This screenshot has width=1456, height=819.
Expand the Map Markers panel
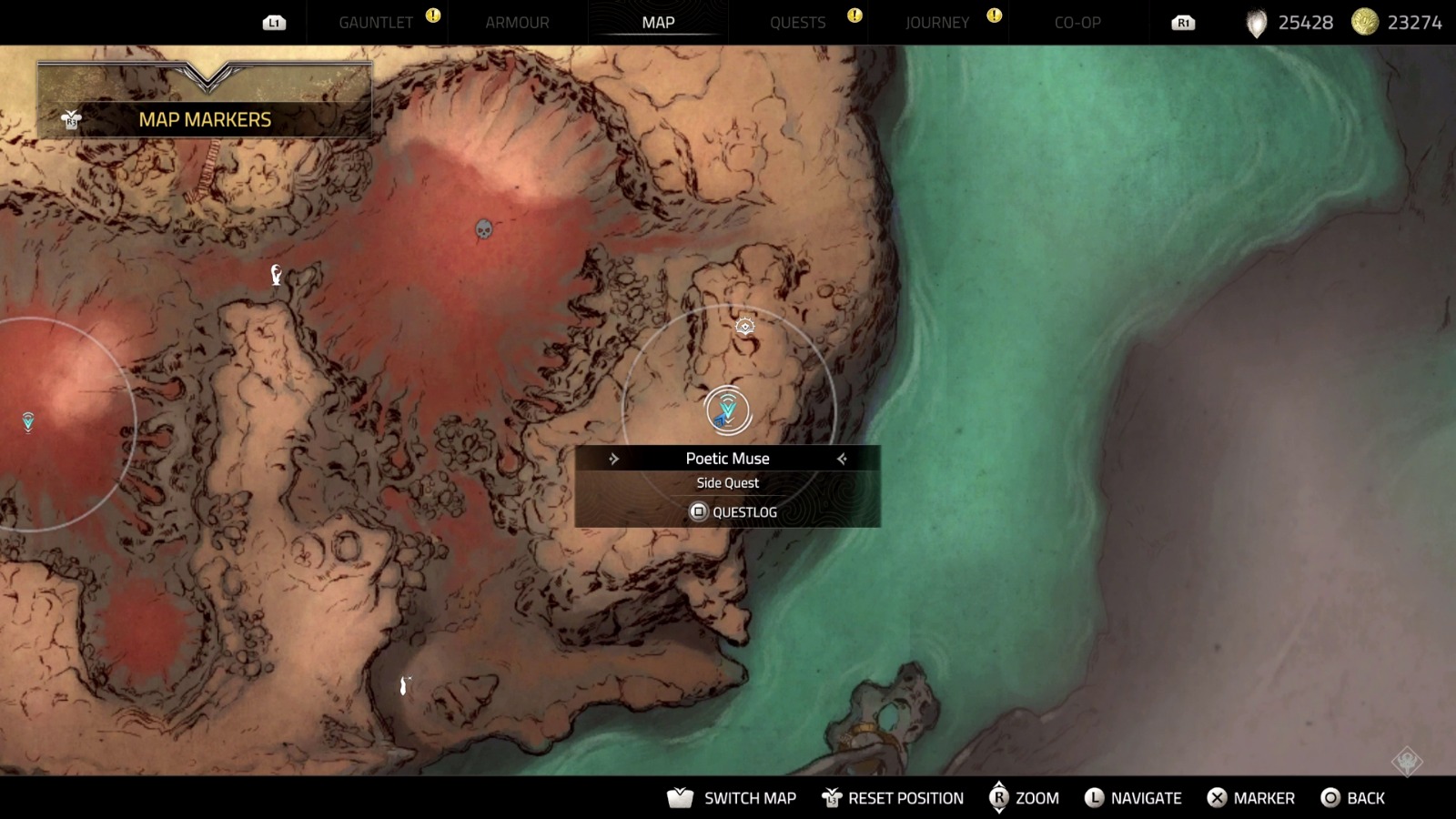point(205,119)
